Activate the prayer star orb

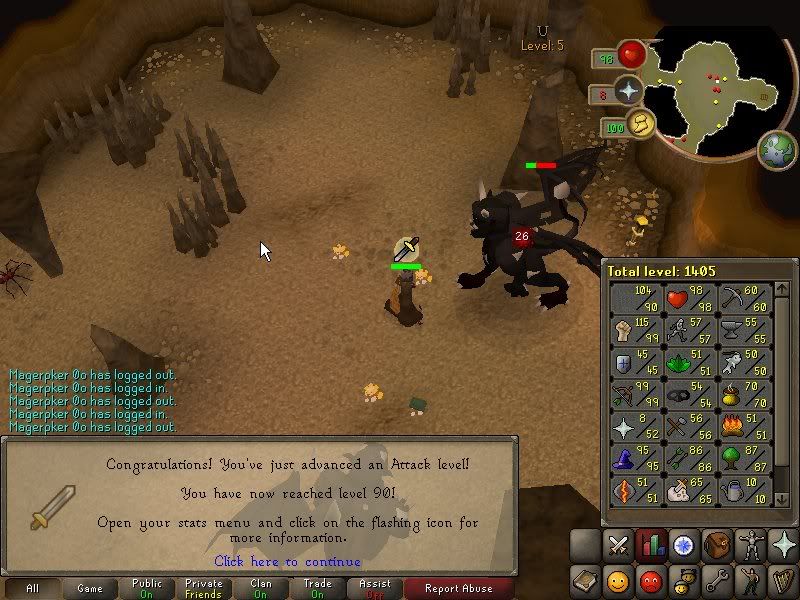click(x=630, y=91)
